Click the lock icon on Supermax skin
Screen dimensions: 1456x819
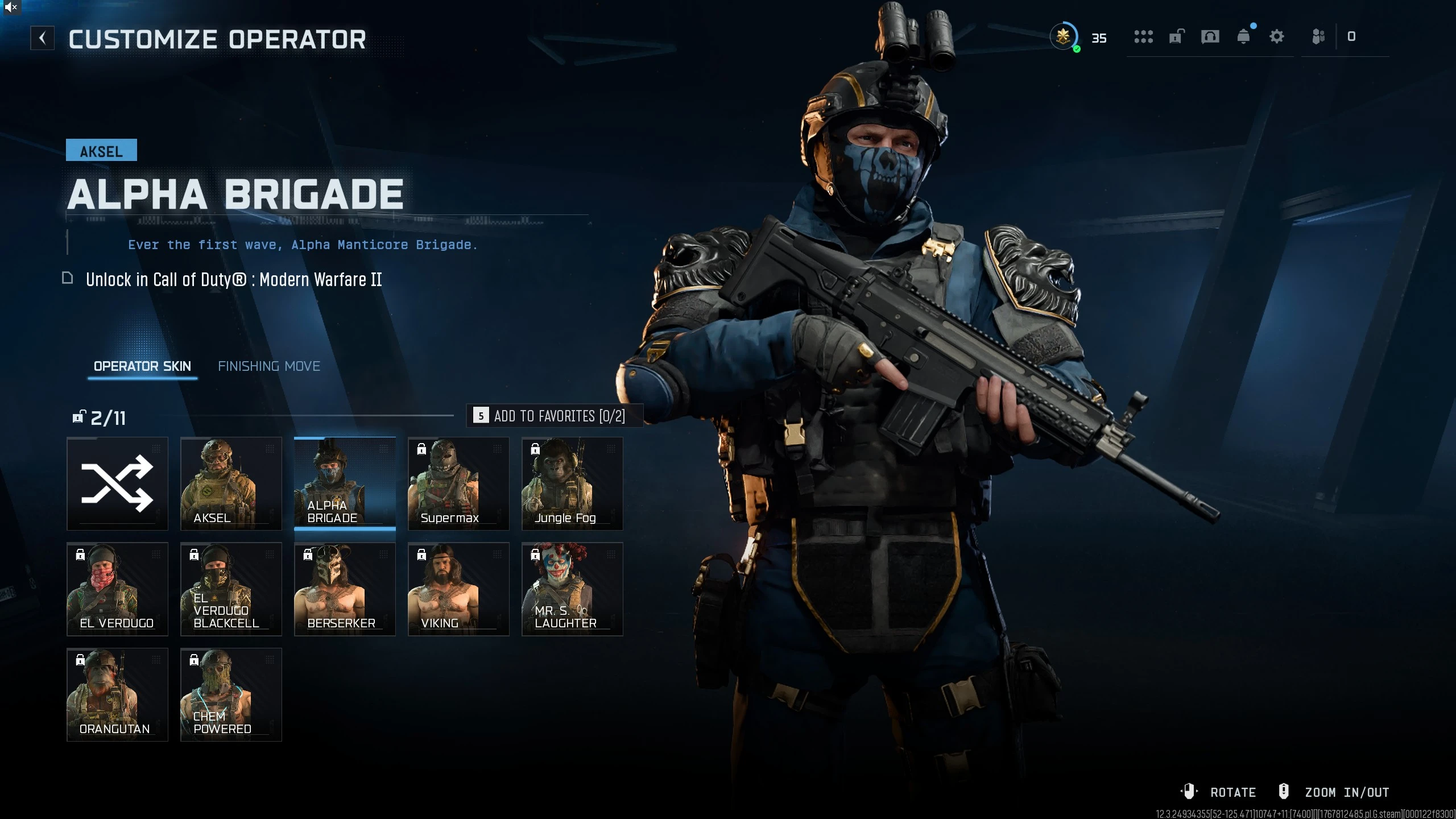(421, 449)
